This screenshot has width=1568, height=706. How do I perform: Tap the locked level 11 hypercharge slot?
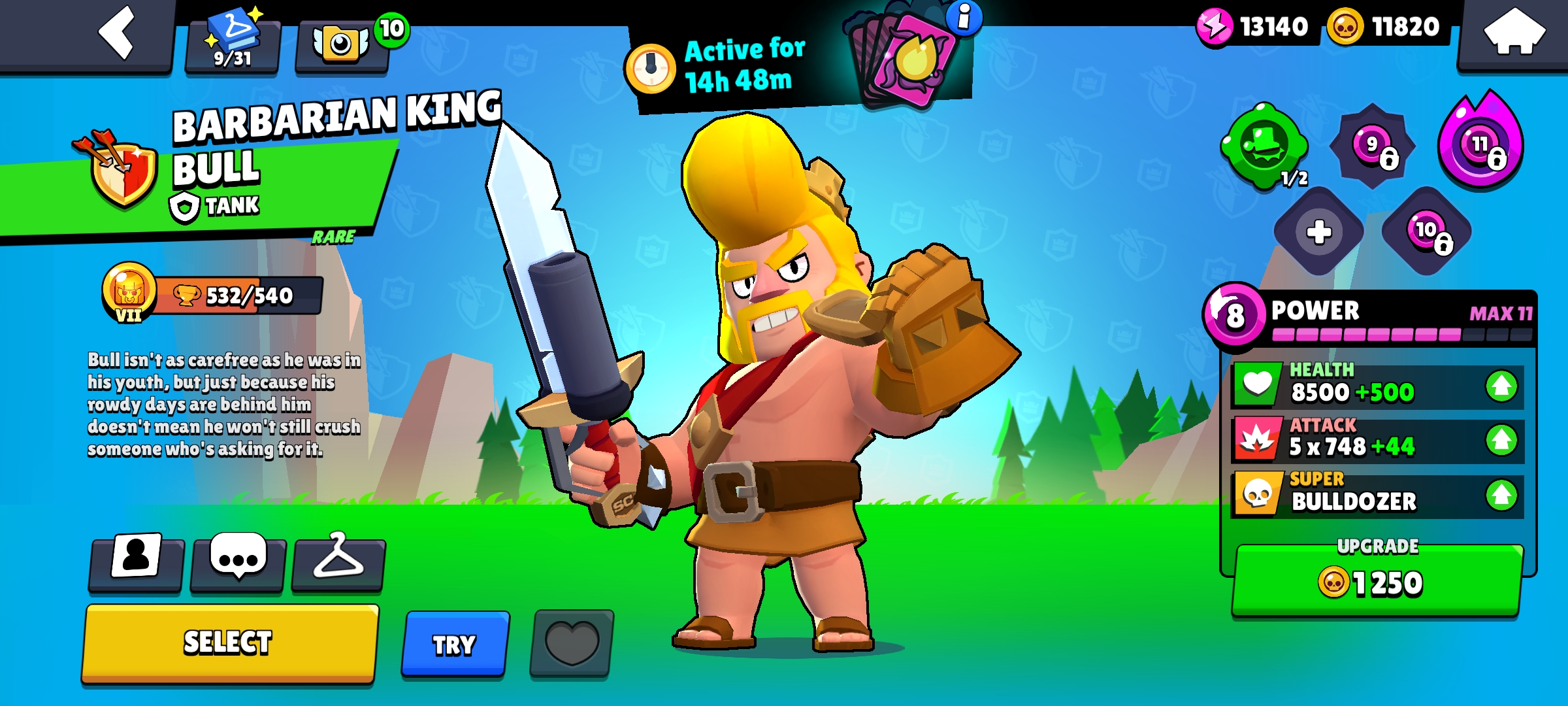point(1481,145)
